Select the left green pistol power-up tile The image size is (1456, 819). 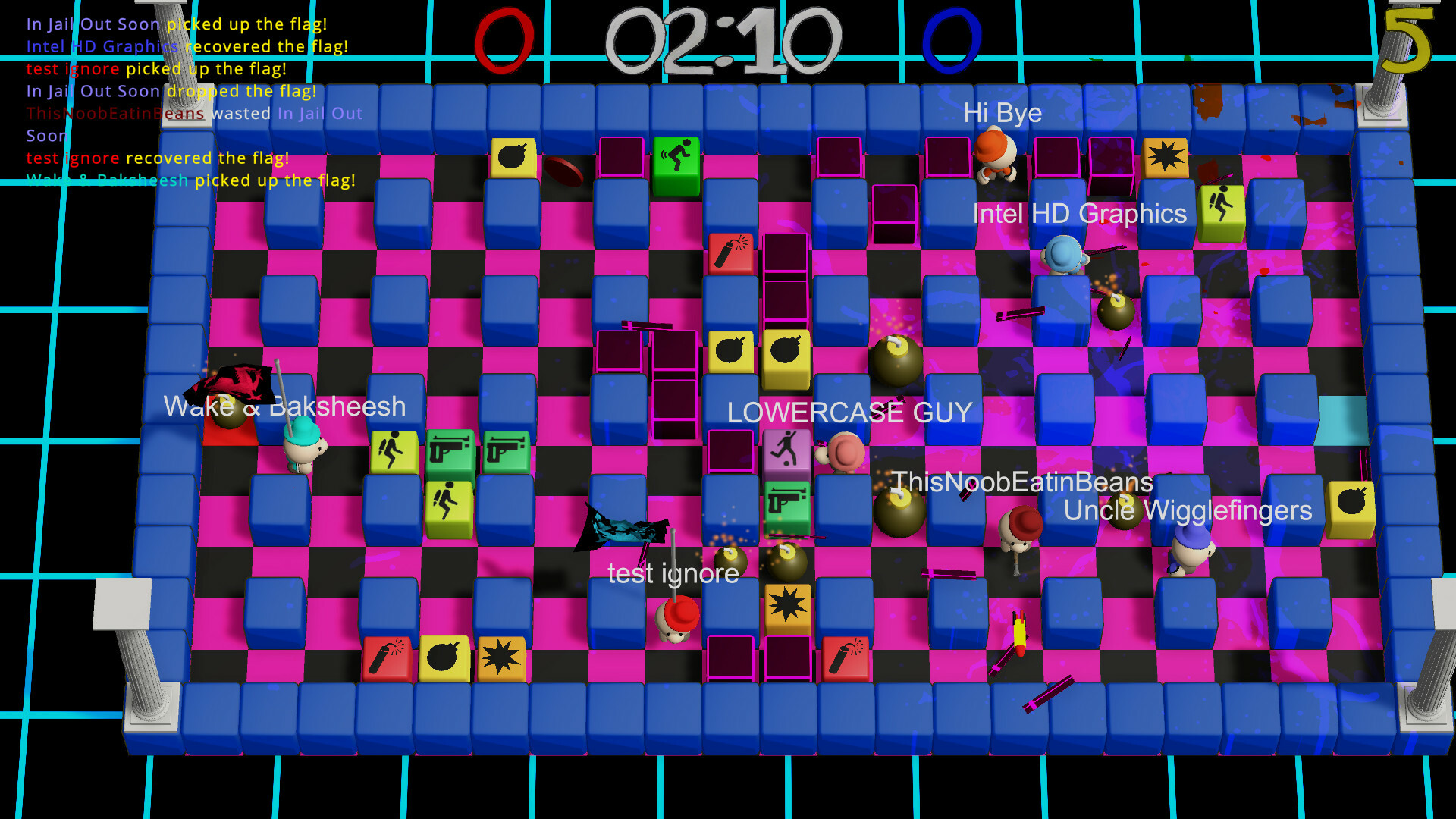(x=450, y=447)
